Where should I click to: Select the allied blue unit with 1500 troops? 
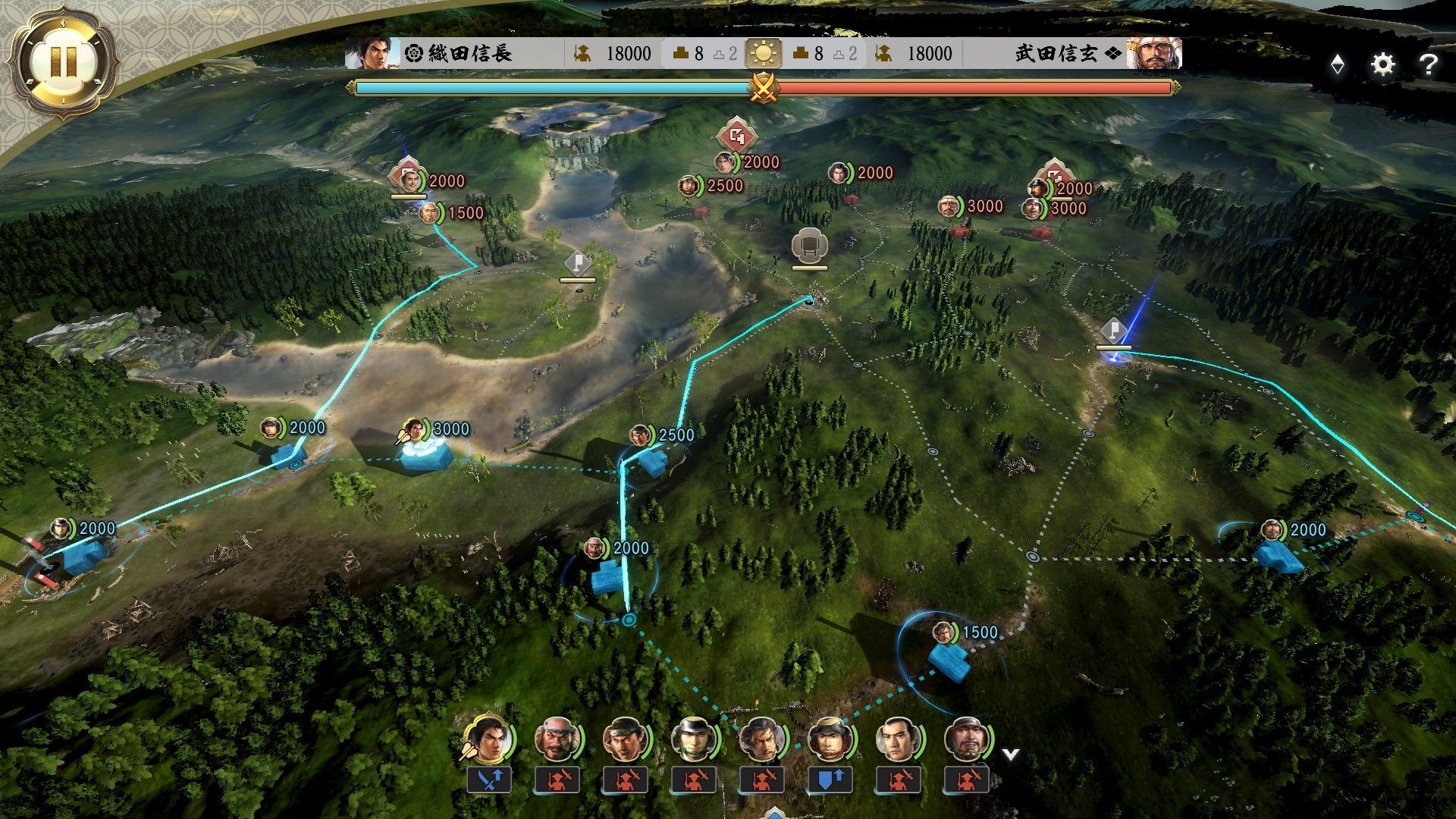coord(949,658)
